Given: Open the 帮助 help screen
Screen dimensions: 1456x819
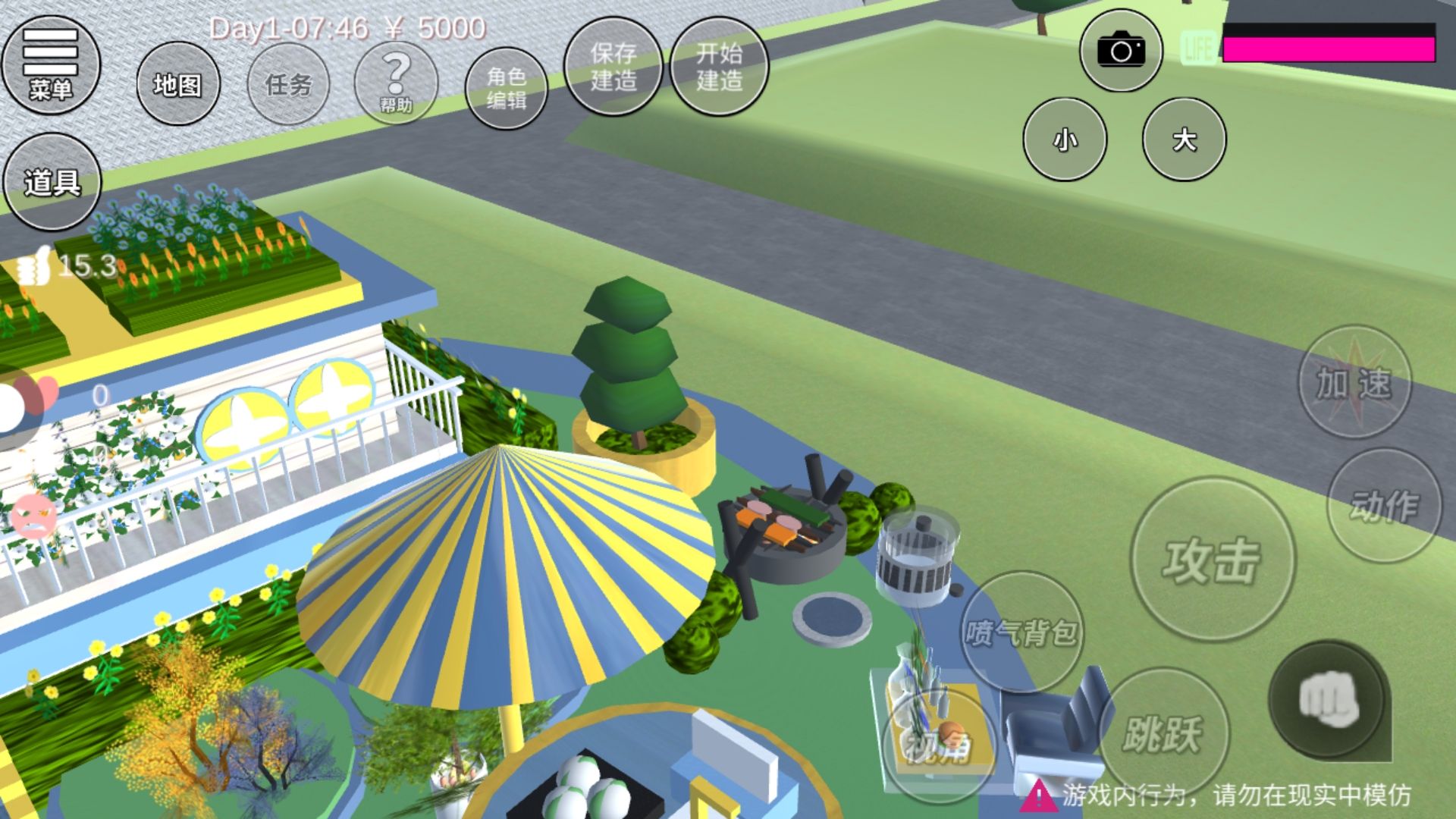Looking at the screenshot, I should pos(396,83).
